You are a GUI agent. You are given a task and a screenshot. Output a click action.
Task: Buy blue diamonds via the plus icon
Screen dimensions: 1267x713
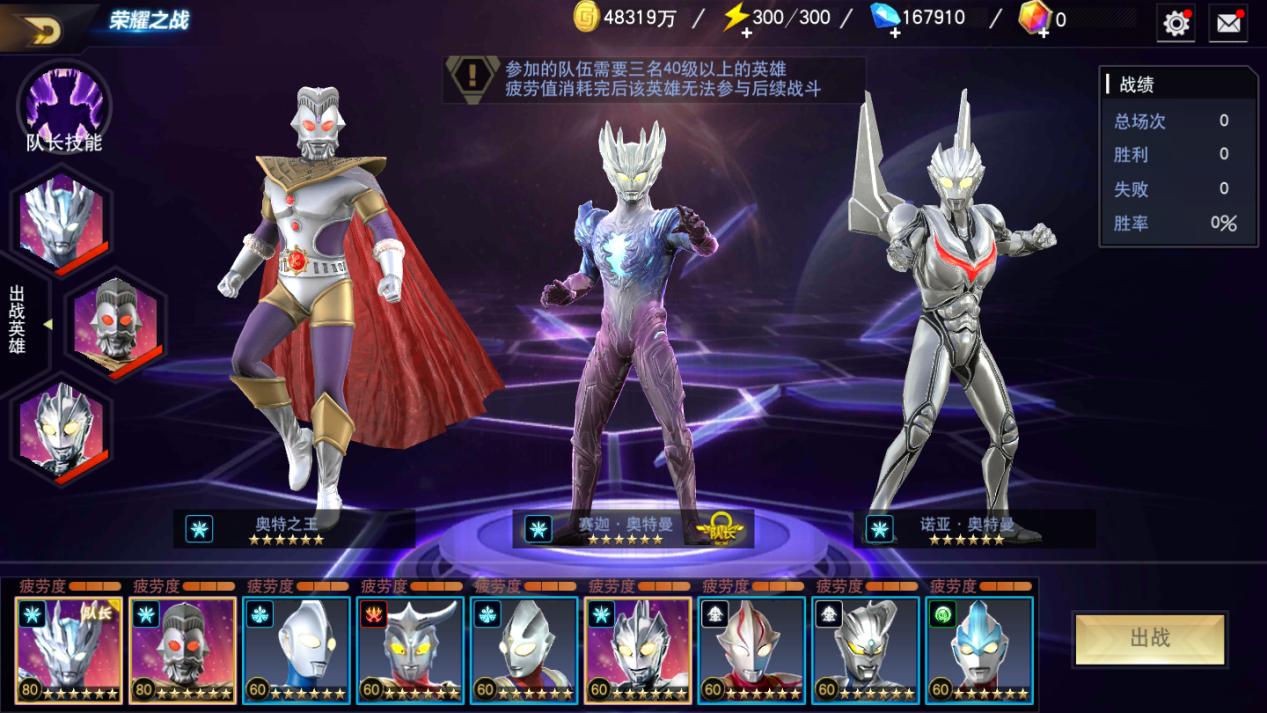[x=893, y=33]
